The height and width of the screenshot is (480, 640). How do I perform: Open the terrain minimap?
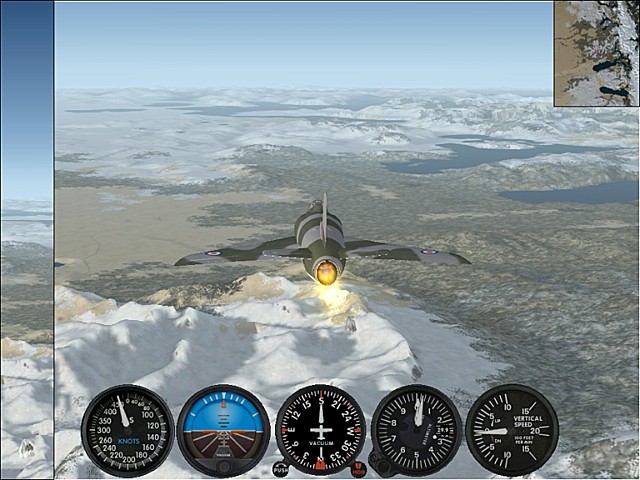point(597,53)
